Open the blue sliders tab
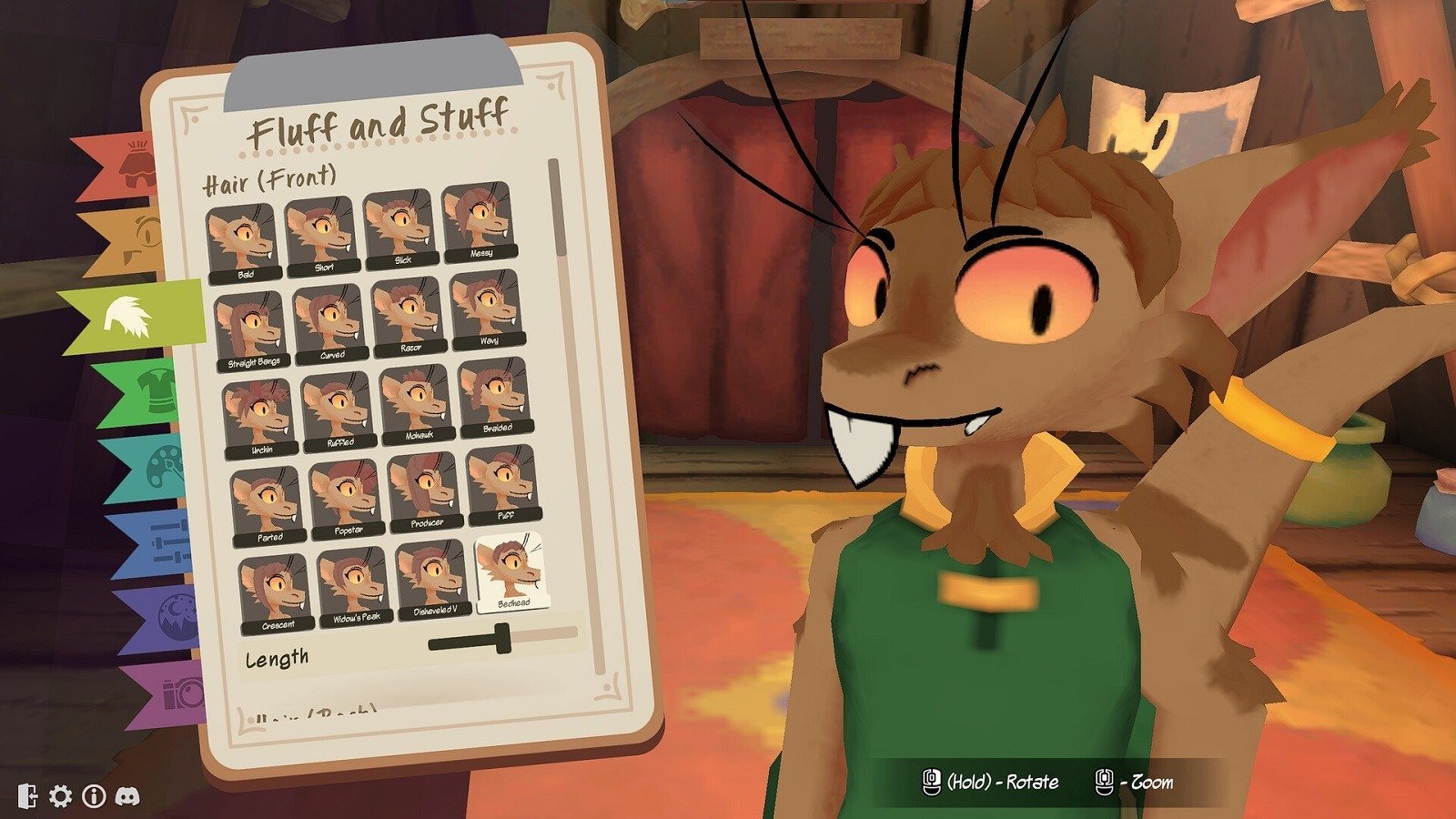1456x819 pixels. (157, 544)
